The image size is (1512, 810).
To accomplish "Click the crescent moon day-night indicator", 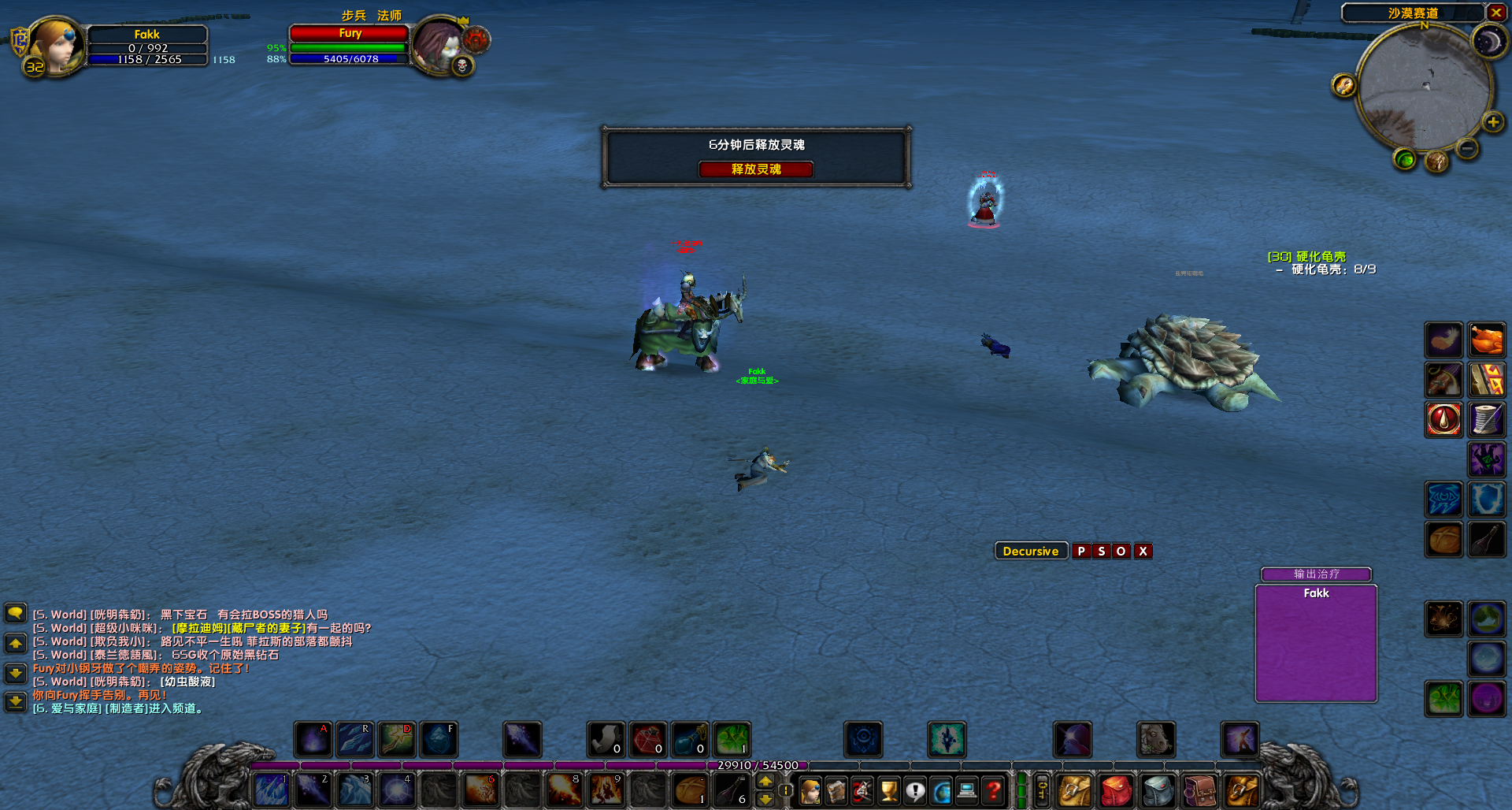I will point(1488,42).
